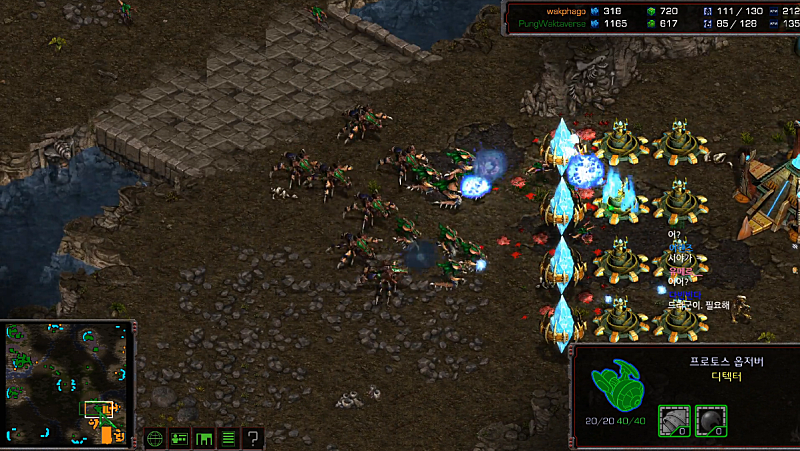The height and width of the screenshot is (451, 800).
Task: Click player PungWaktaverse in the resource scoreboard
Action: [x=551, y=22]
